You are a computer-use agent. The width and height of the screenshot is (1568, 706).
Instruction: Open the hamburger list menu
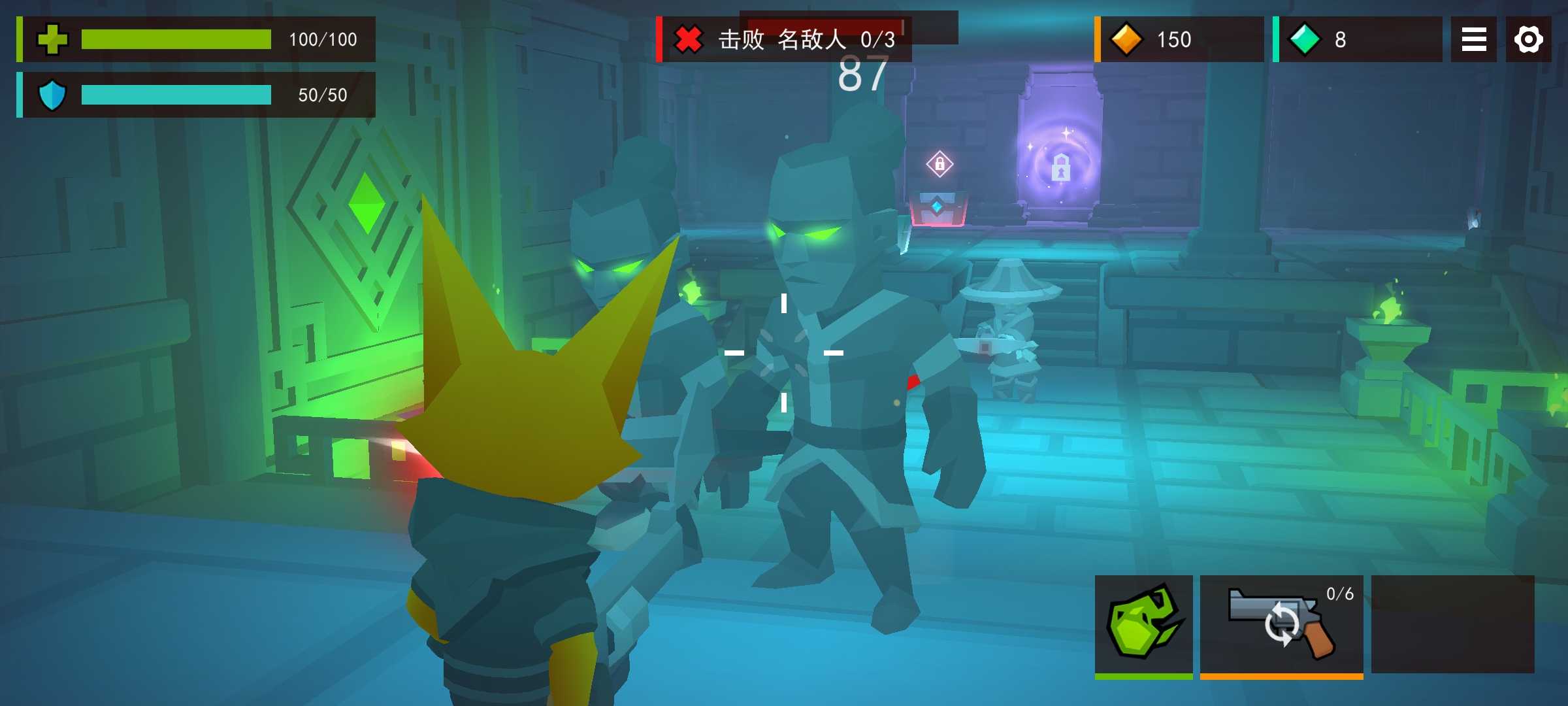[1473, 39]
